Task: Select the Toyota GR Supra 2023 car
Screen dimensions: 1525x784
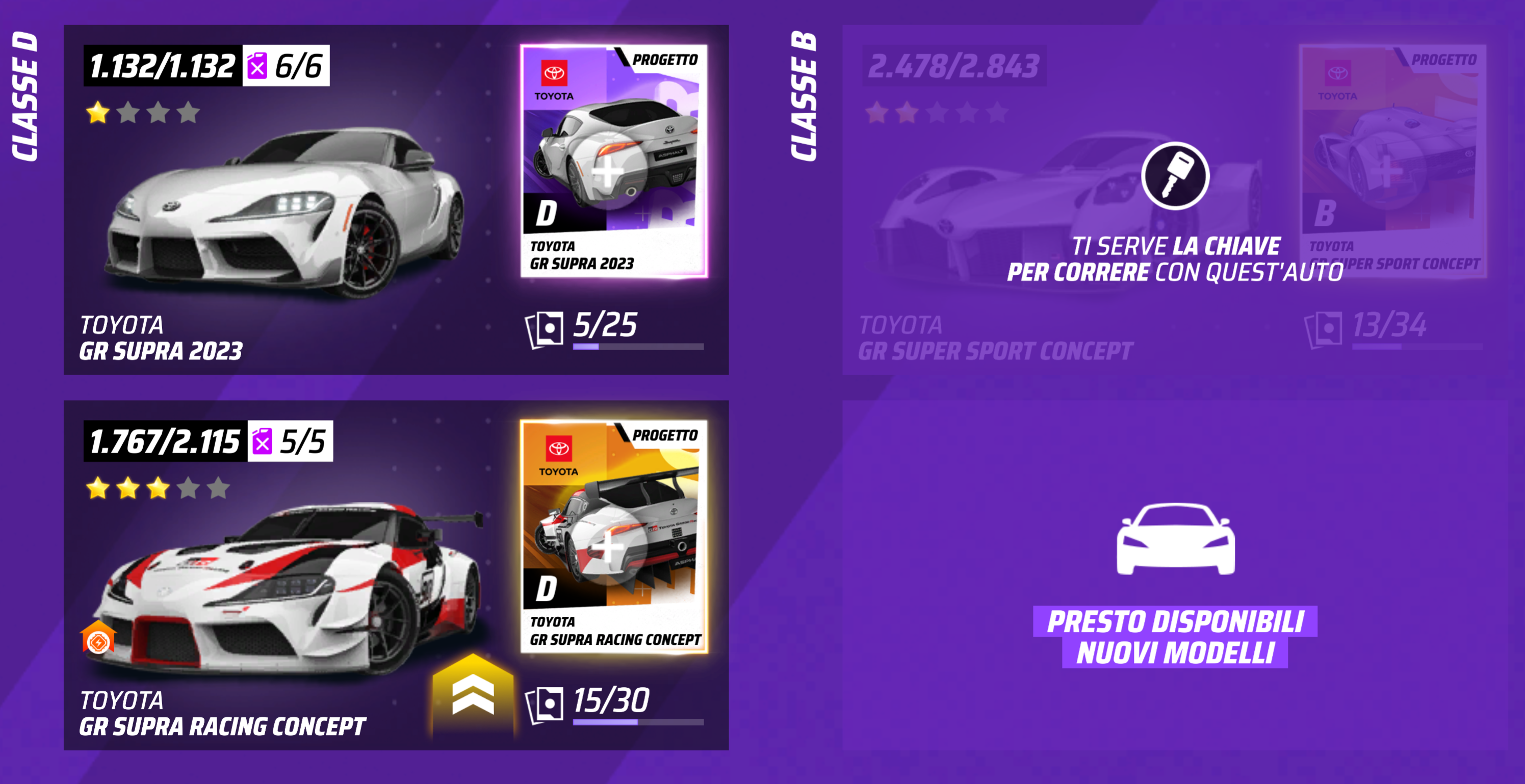Action: (x=284, y=213)
